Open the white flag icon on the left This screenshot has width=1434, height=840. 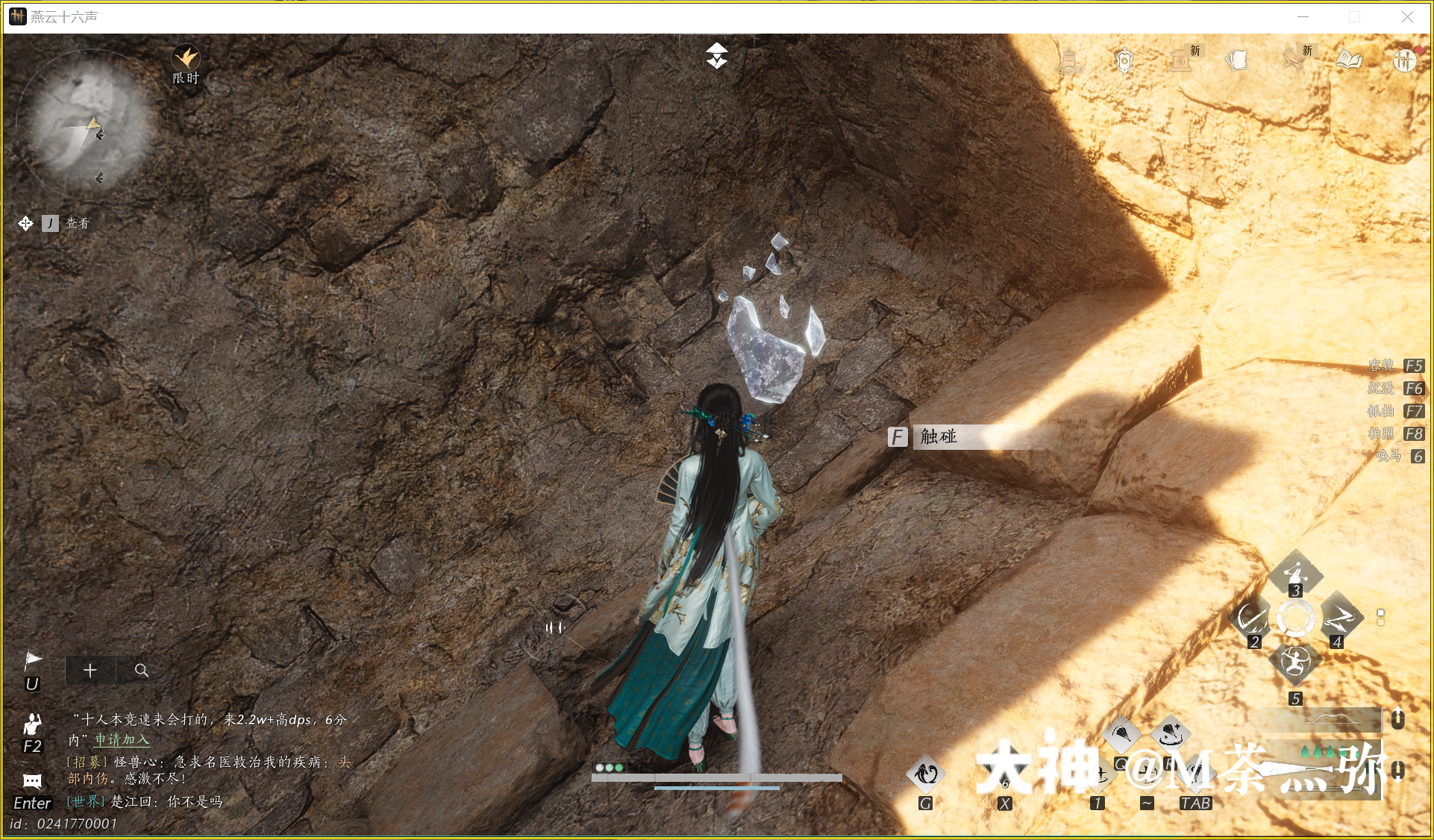coord(33,661)
